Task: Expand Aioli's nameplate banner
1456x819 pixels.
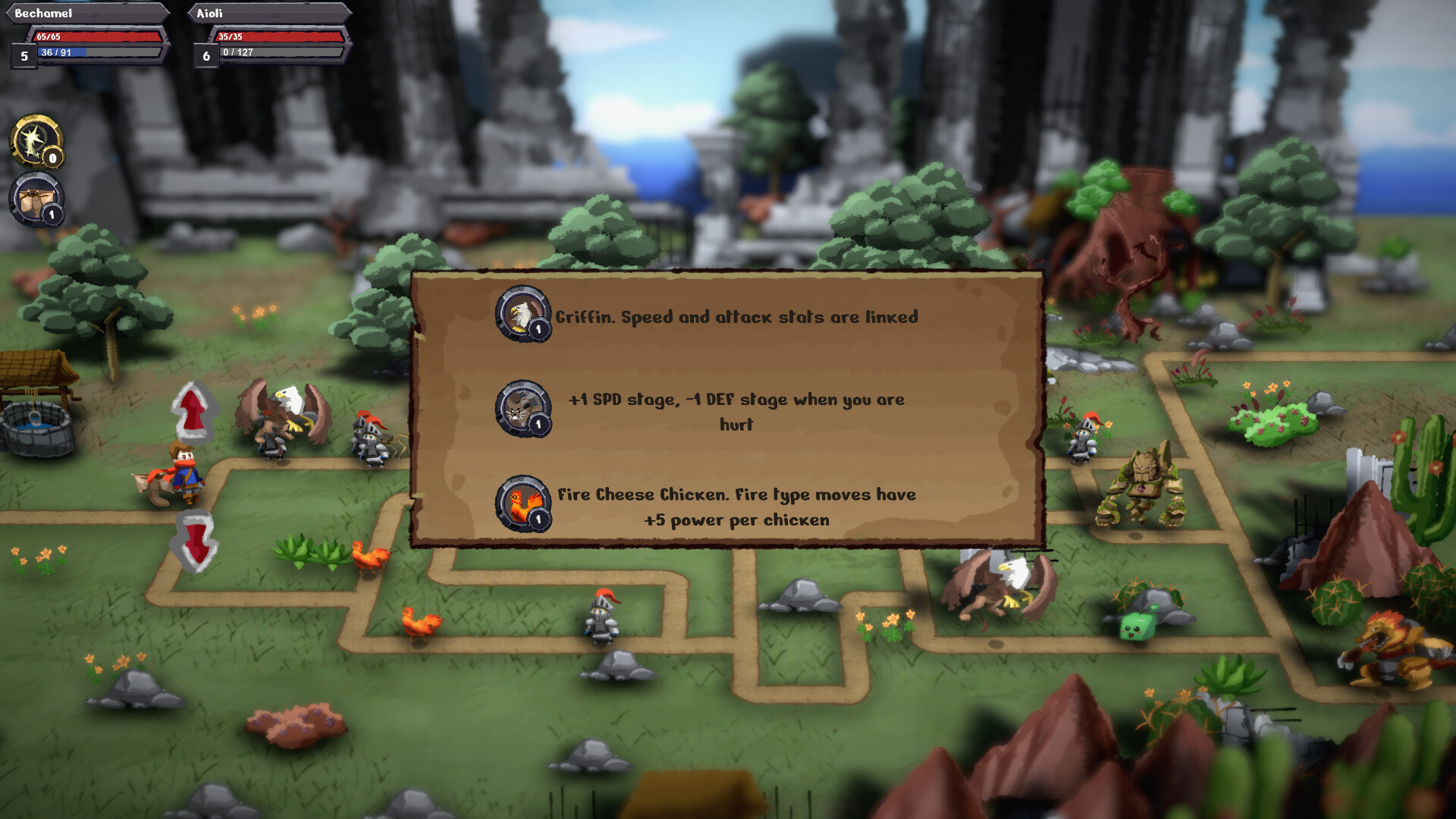Action: 265,12
